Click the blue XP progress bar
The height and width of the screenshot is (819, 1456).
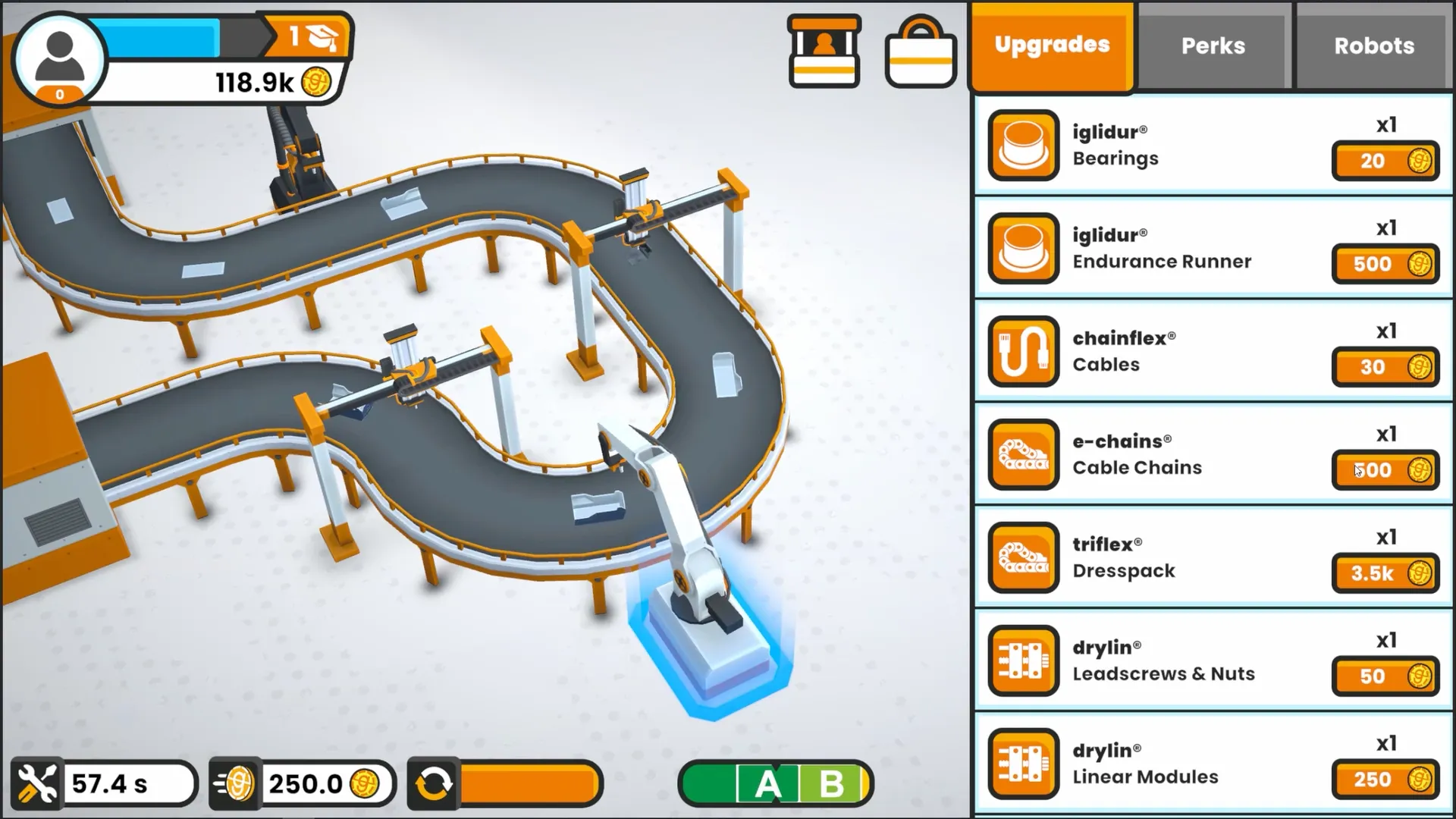click(x=163, y=36)
